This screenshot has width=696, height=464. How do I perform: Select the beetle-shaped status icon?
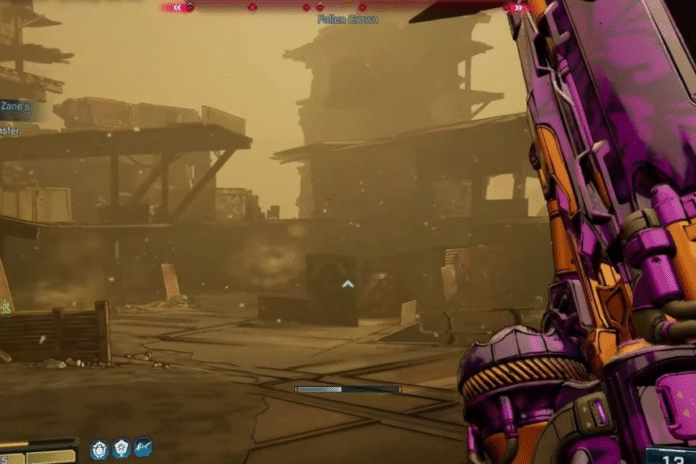click(x=99, y=449)
